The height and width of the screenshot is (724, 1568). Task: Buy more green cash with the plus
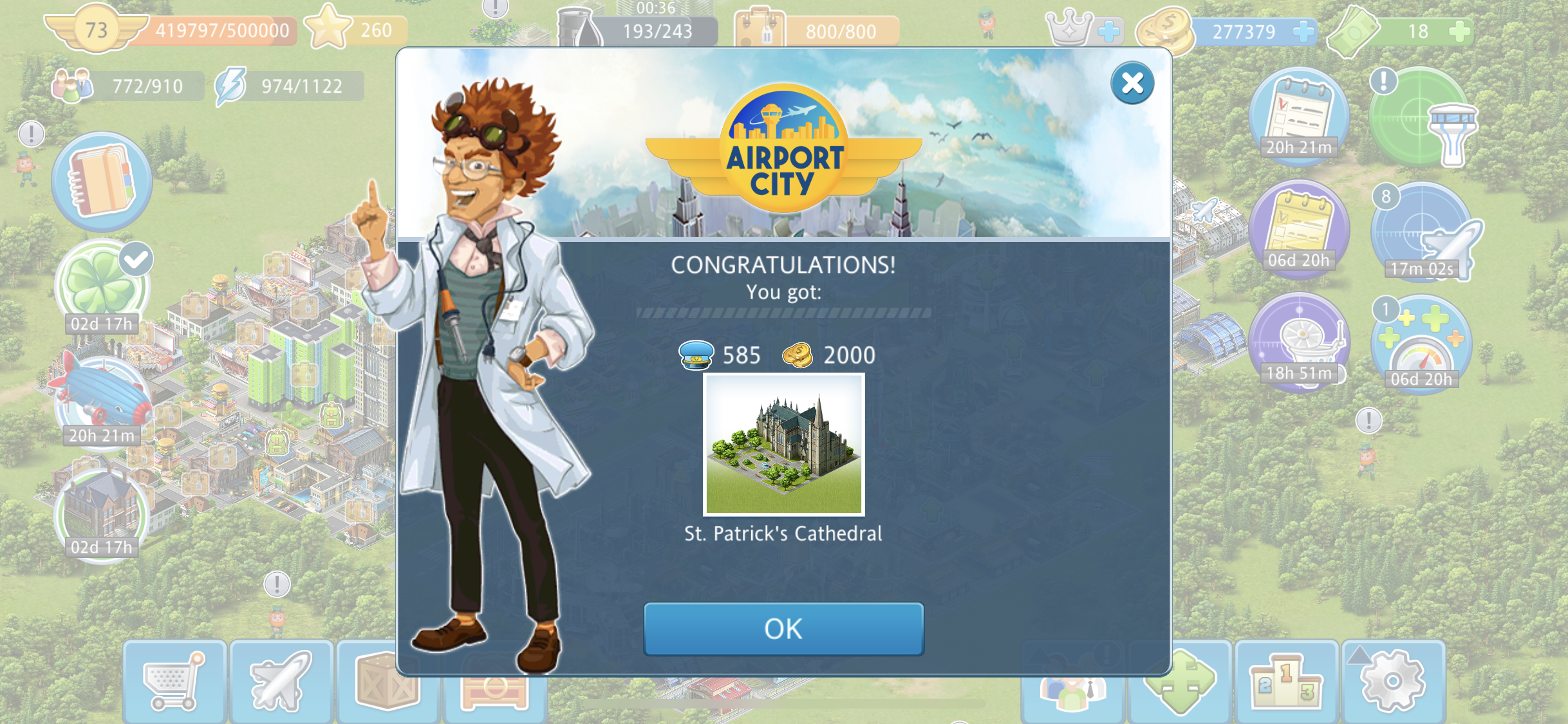tap(1460, 31)
